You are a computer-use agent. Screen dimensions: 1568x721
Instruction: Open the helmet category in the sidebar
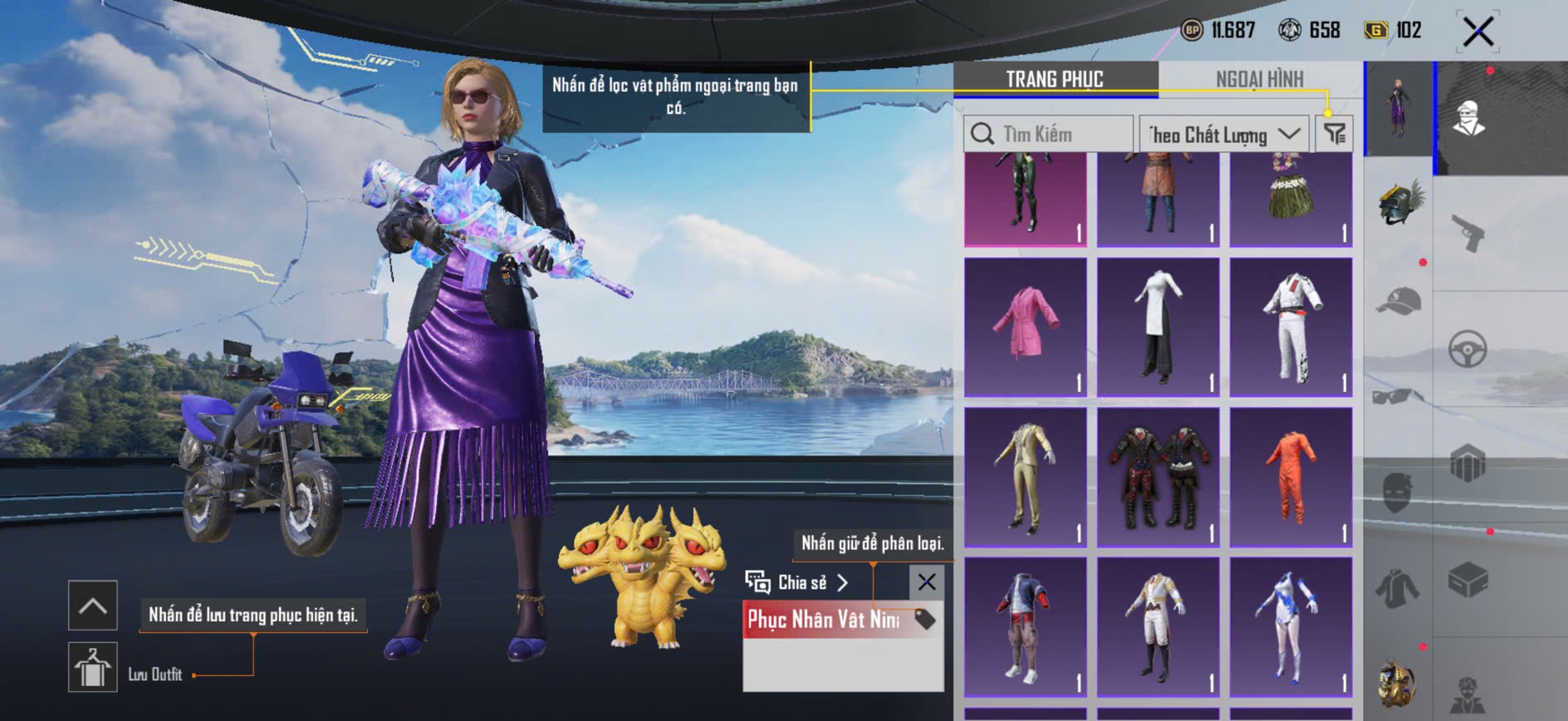tap(1399, 204)
